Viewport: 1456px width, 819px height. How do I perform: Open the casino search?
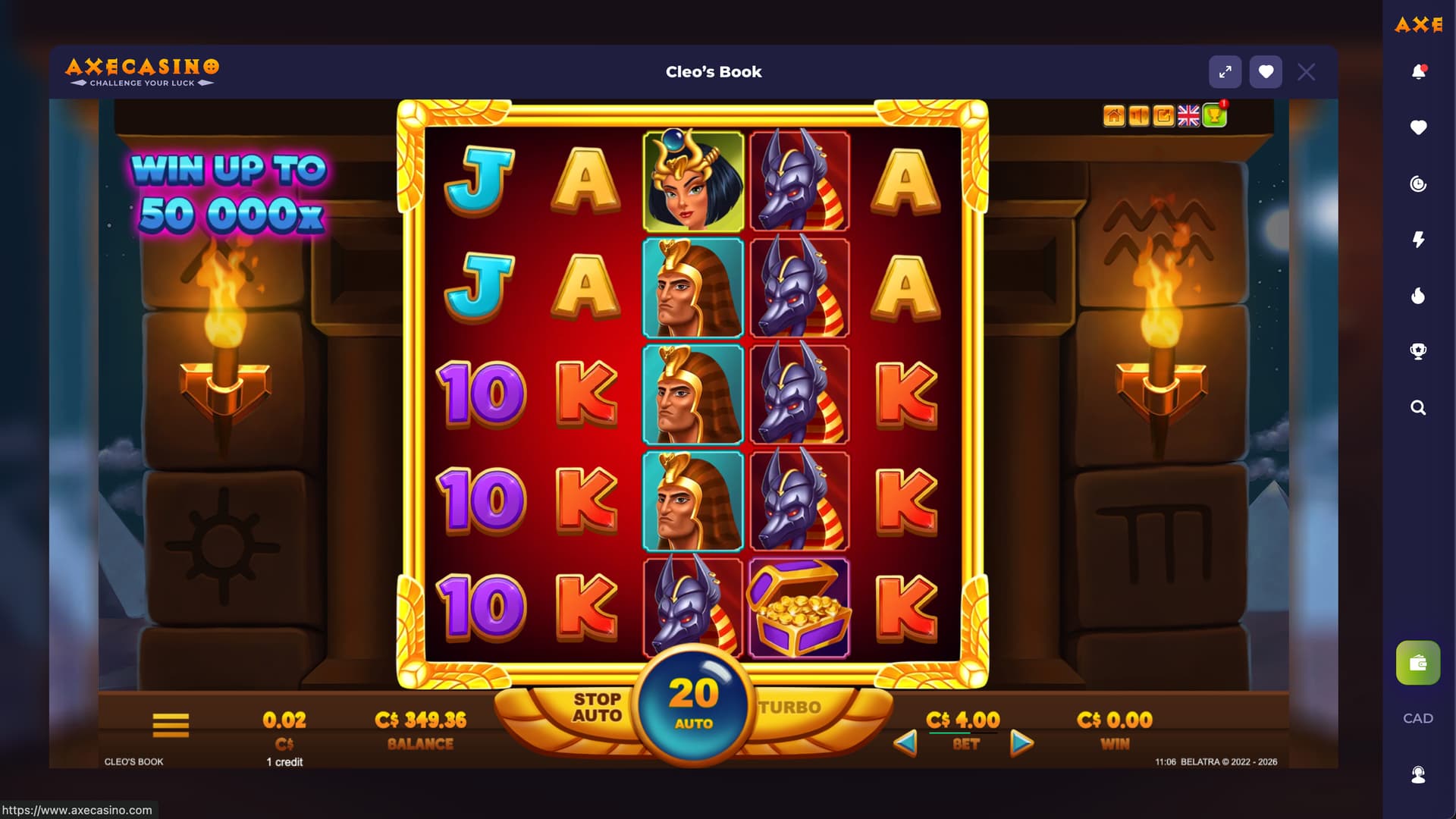point(1418,408)
